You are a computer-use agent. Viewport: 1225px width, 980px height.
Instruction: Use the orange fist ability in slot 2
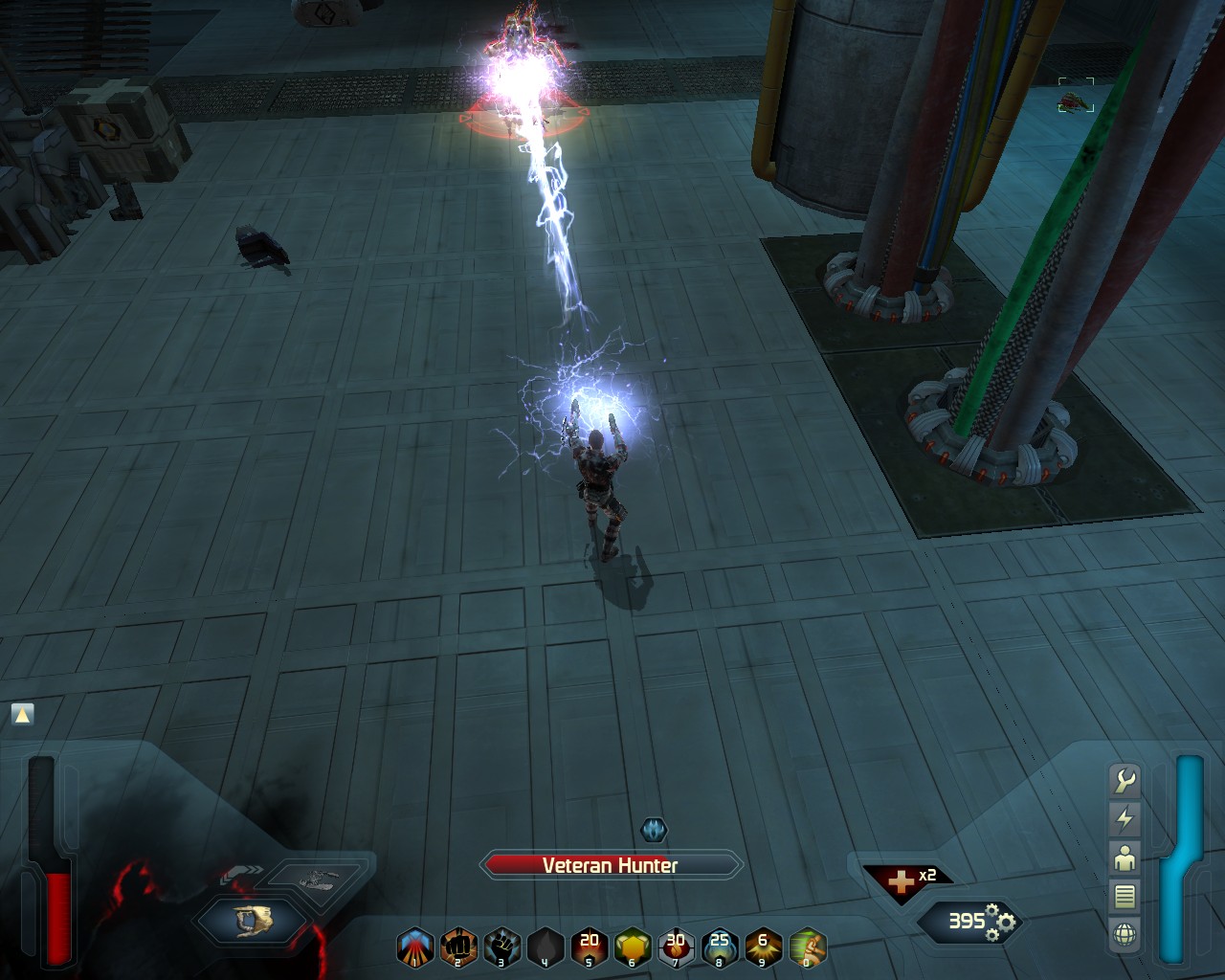(x=458, y=947)
